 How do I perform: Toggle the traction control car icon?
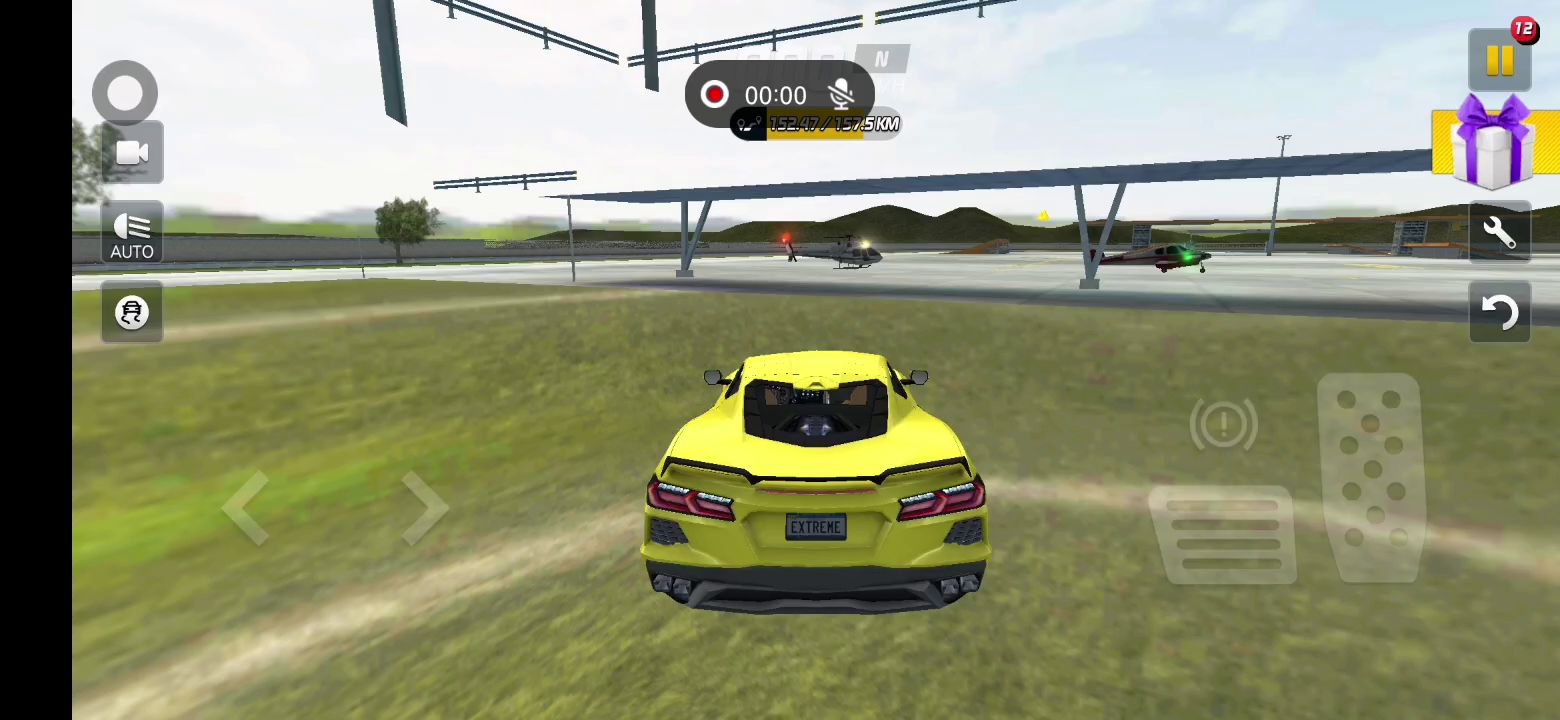pyautogui.click(x=132, y=313)
